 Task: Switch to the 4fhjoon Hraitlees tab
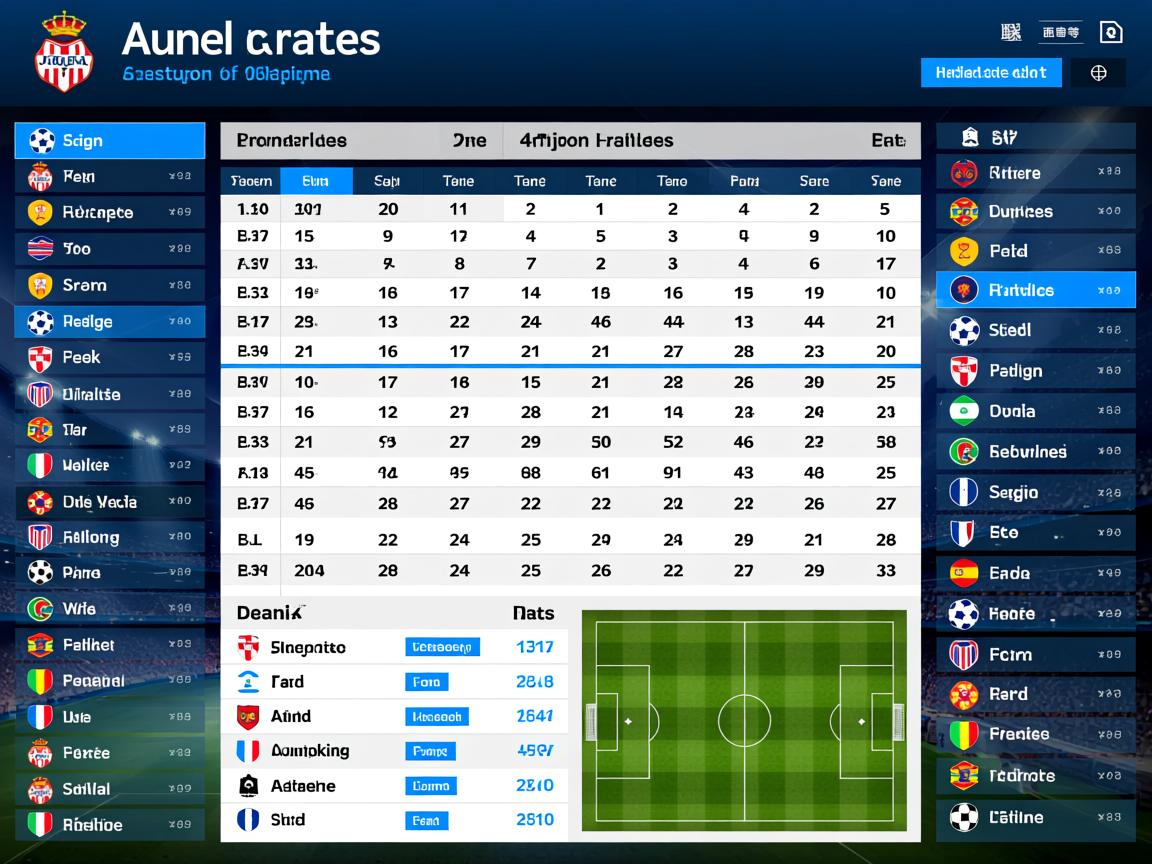coord(596,141)
